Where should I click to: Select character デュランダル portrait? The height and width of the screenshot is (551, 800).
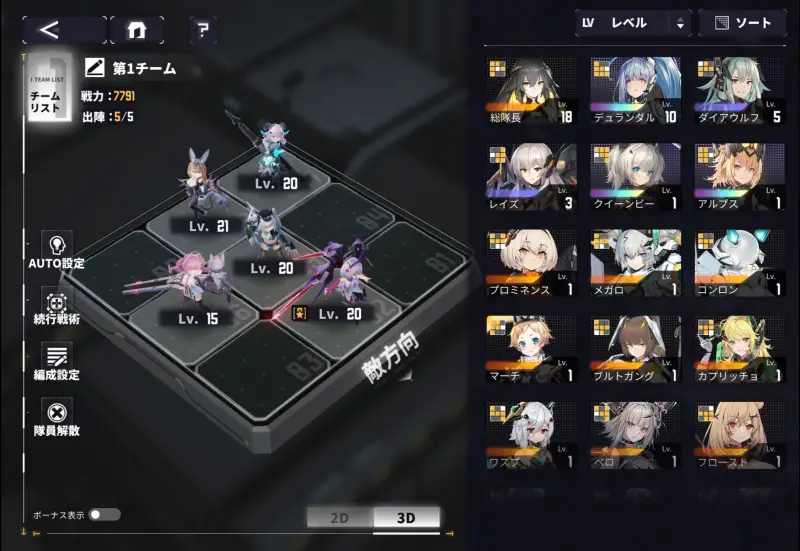635,91
